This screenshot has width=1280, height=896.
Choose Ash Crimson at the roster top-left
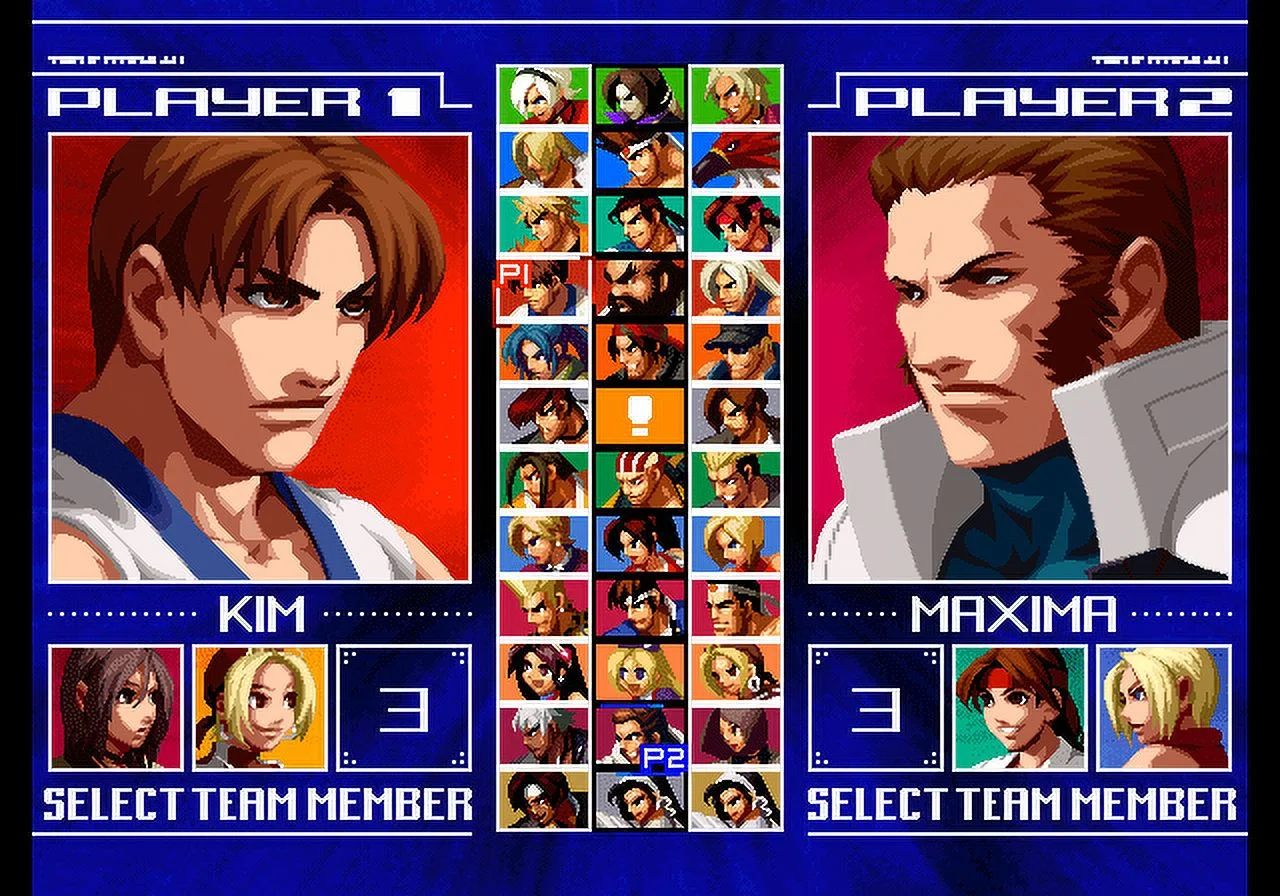543,95
